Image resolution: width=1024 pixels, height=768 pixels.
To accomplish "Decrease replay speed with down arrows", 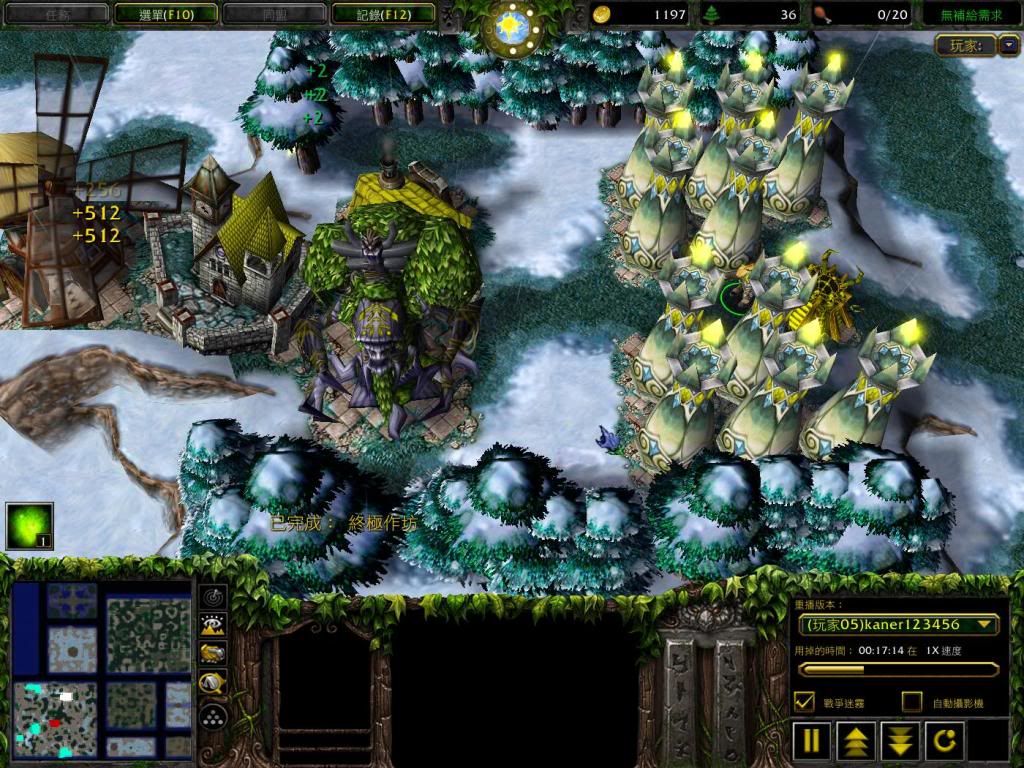I will click(899, 741).
